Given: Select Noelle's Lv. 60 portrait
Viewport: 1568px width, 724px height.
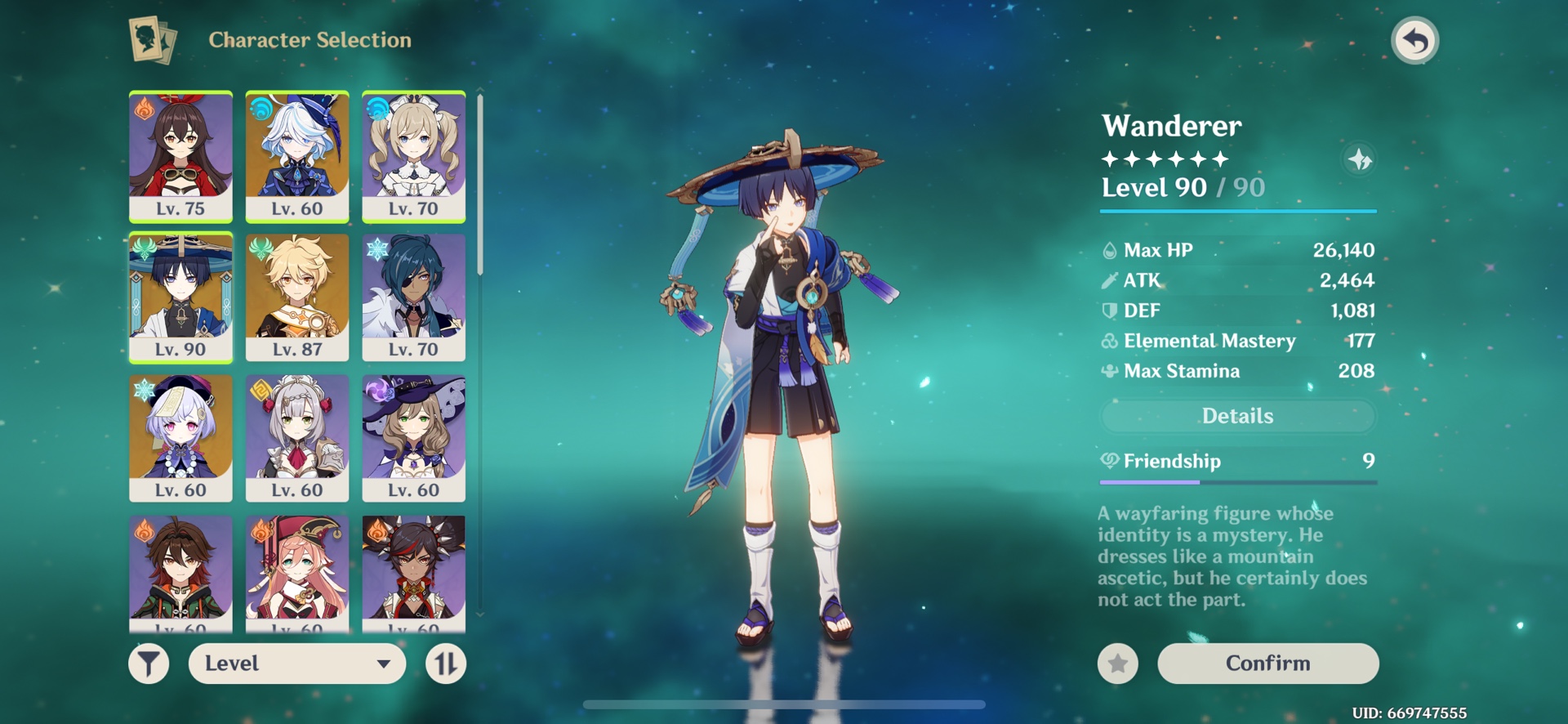Looking at the screenshot, I should point(297,437).
